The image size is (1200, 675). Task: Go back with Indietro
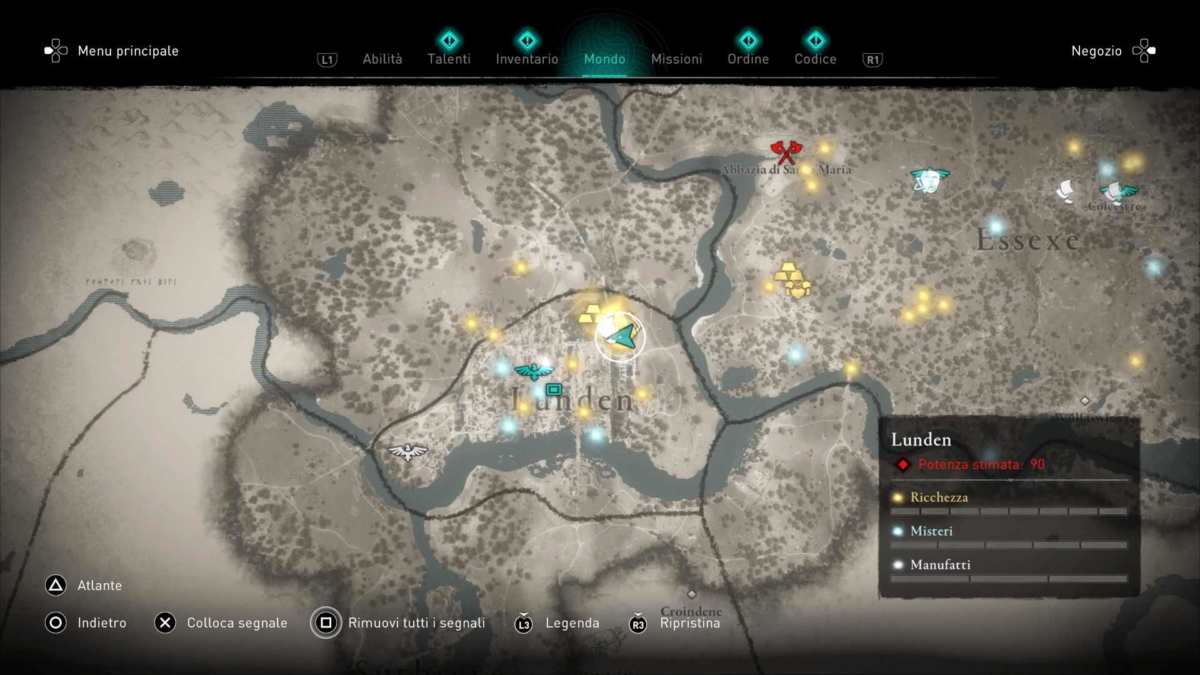pos(101,623)
